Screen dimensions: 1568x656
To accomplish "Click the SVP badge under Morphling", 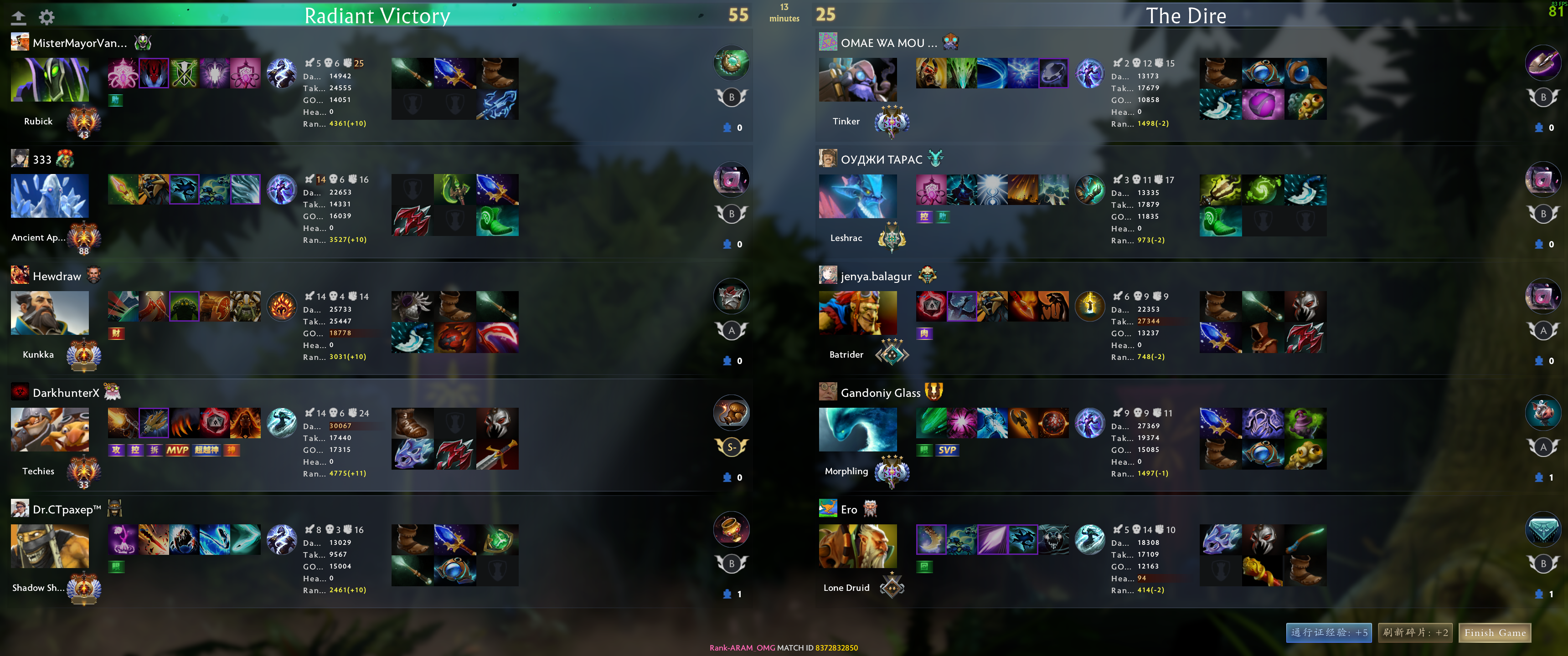I will click(947, 450).
